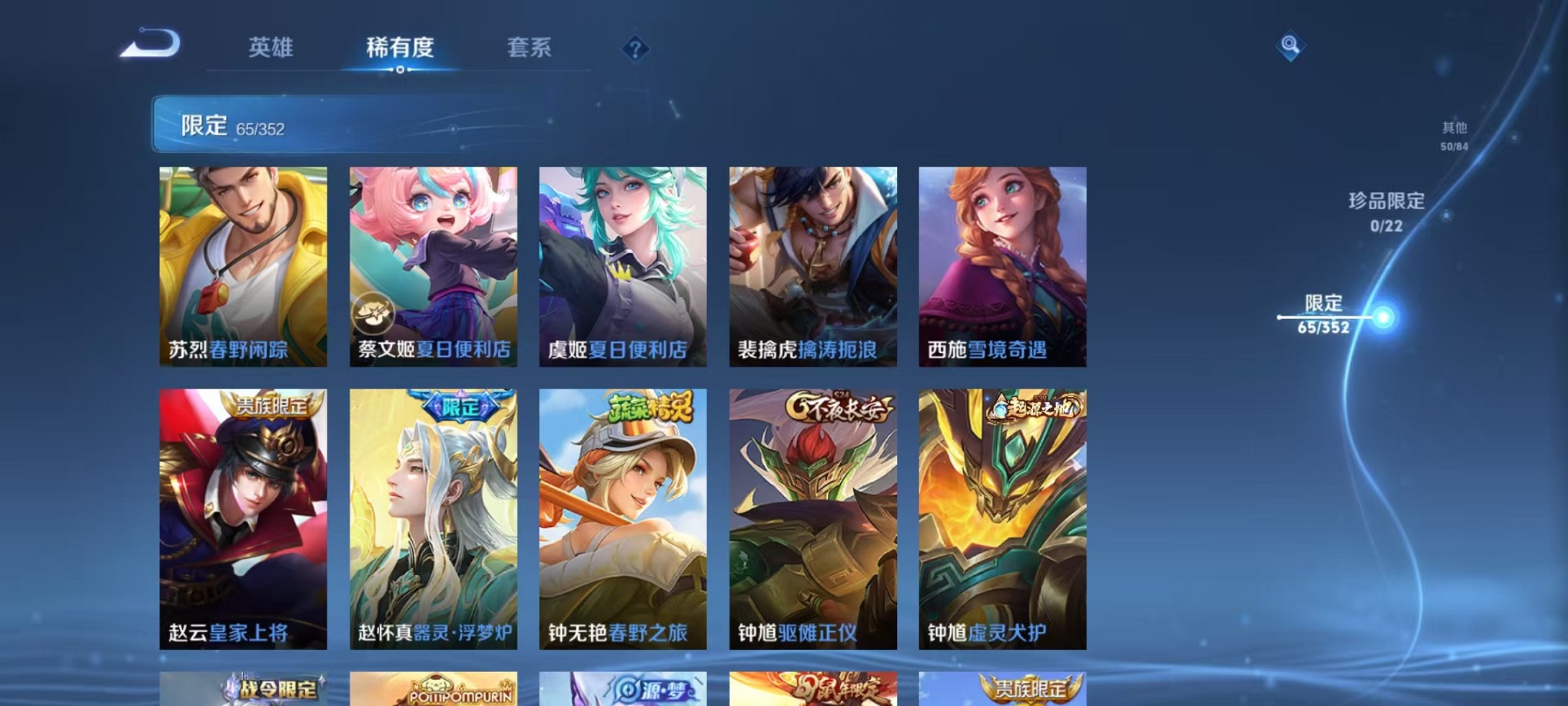
Task: Open the 虞姬夏日便利店 skin thumbnail
Action: (623, 265)
